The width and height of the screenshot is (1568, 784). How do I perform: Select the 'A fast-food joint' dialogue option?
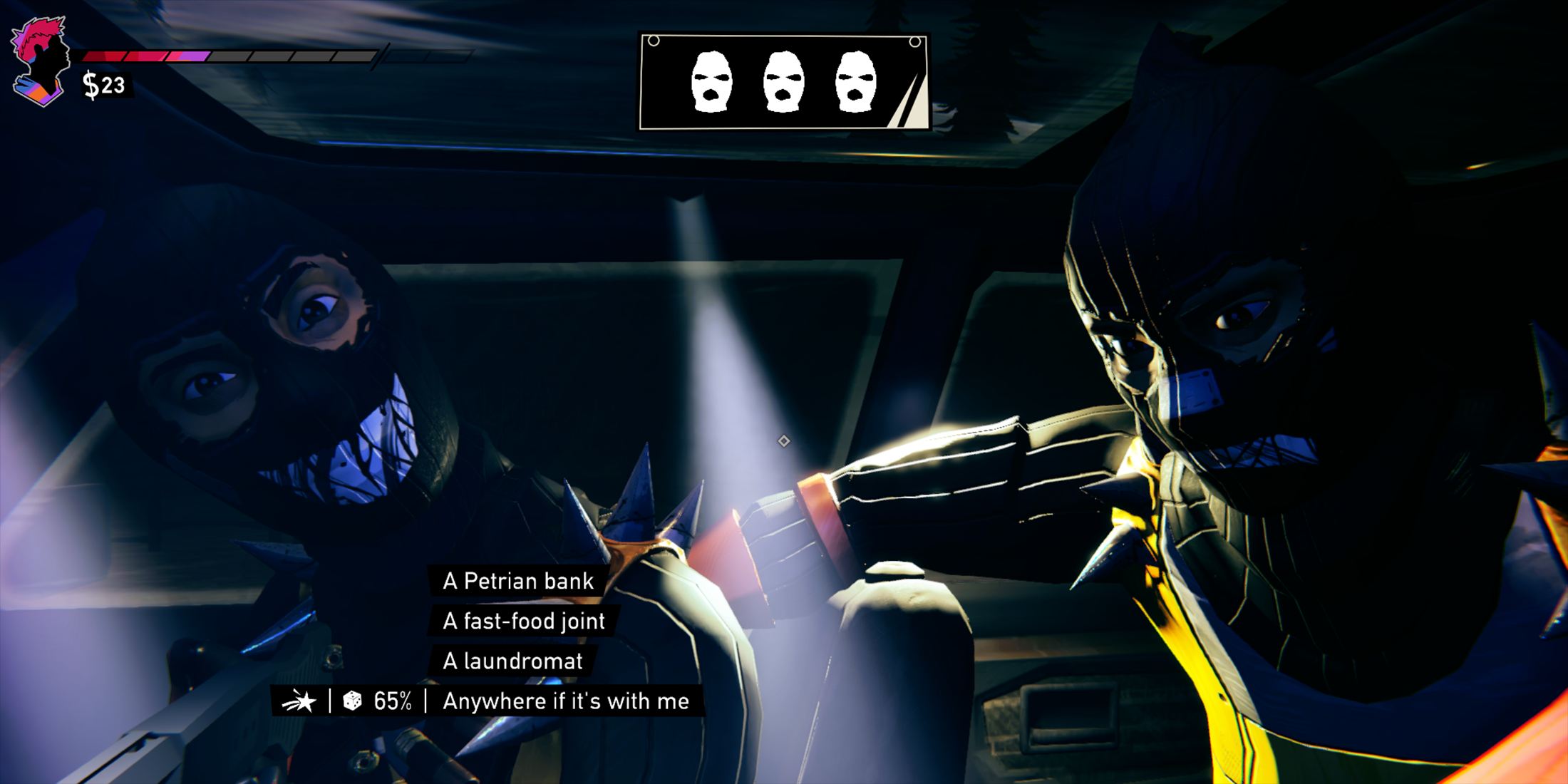(524, 621)
